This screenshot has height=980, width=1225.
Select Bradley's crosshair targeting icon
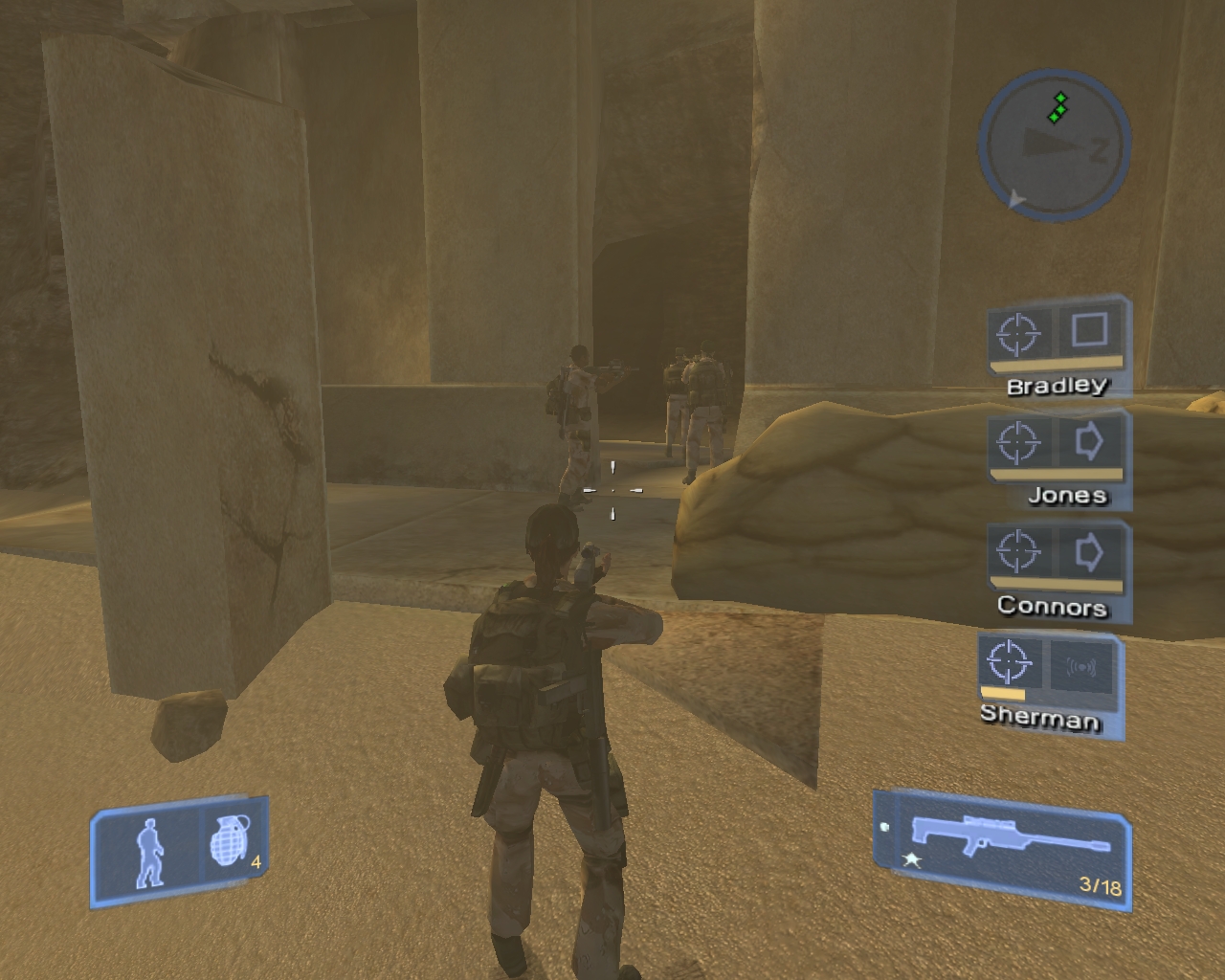1018,334
